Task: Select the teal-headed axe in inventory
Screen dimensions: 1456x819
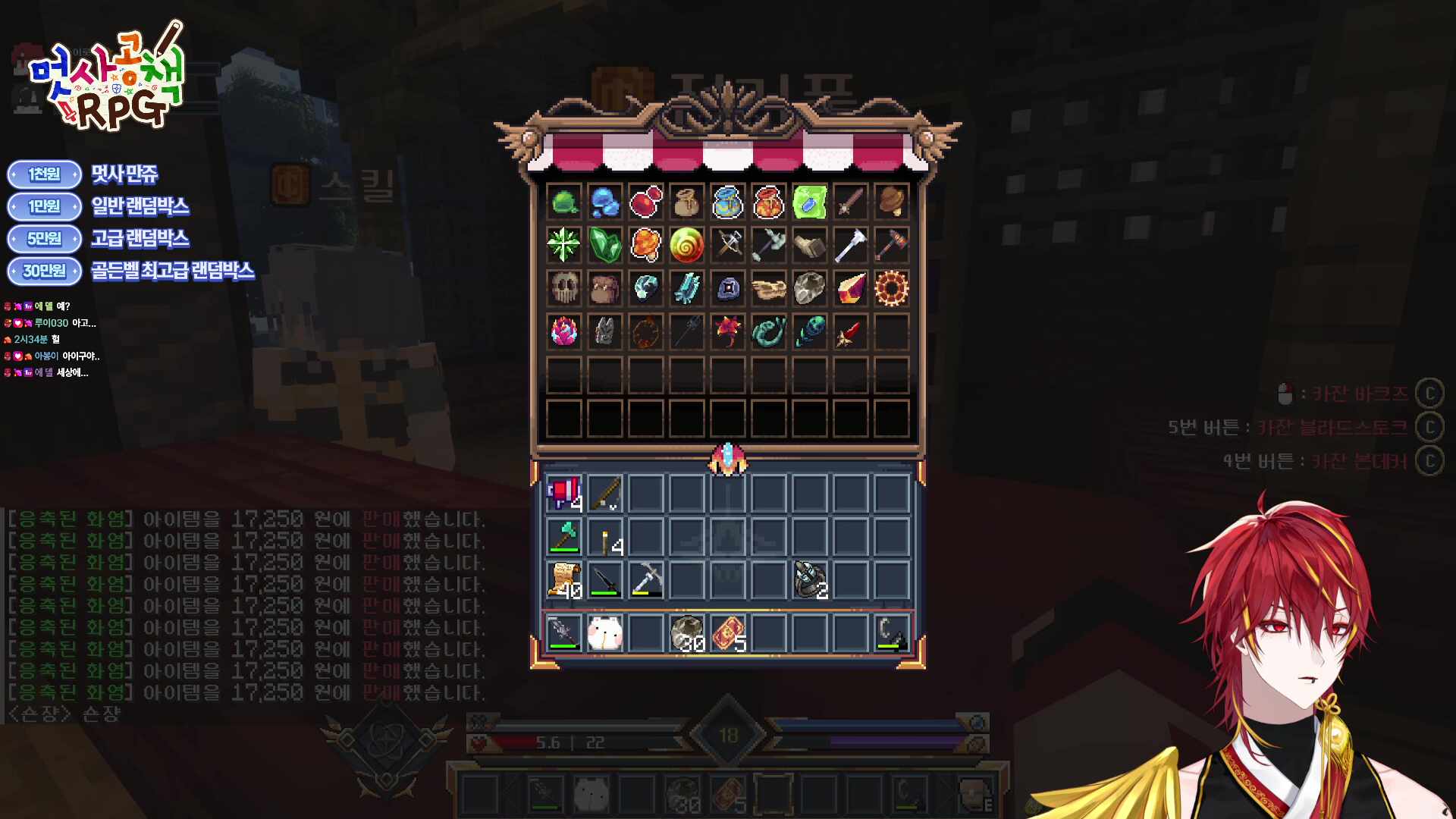Action: pyautogui.click(x=564, y=536)
